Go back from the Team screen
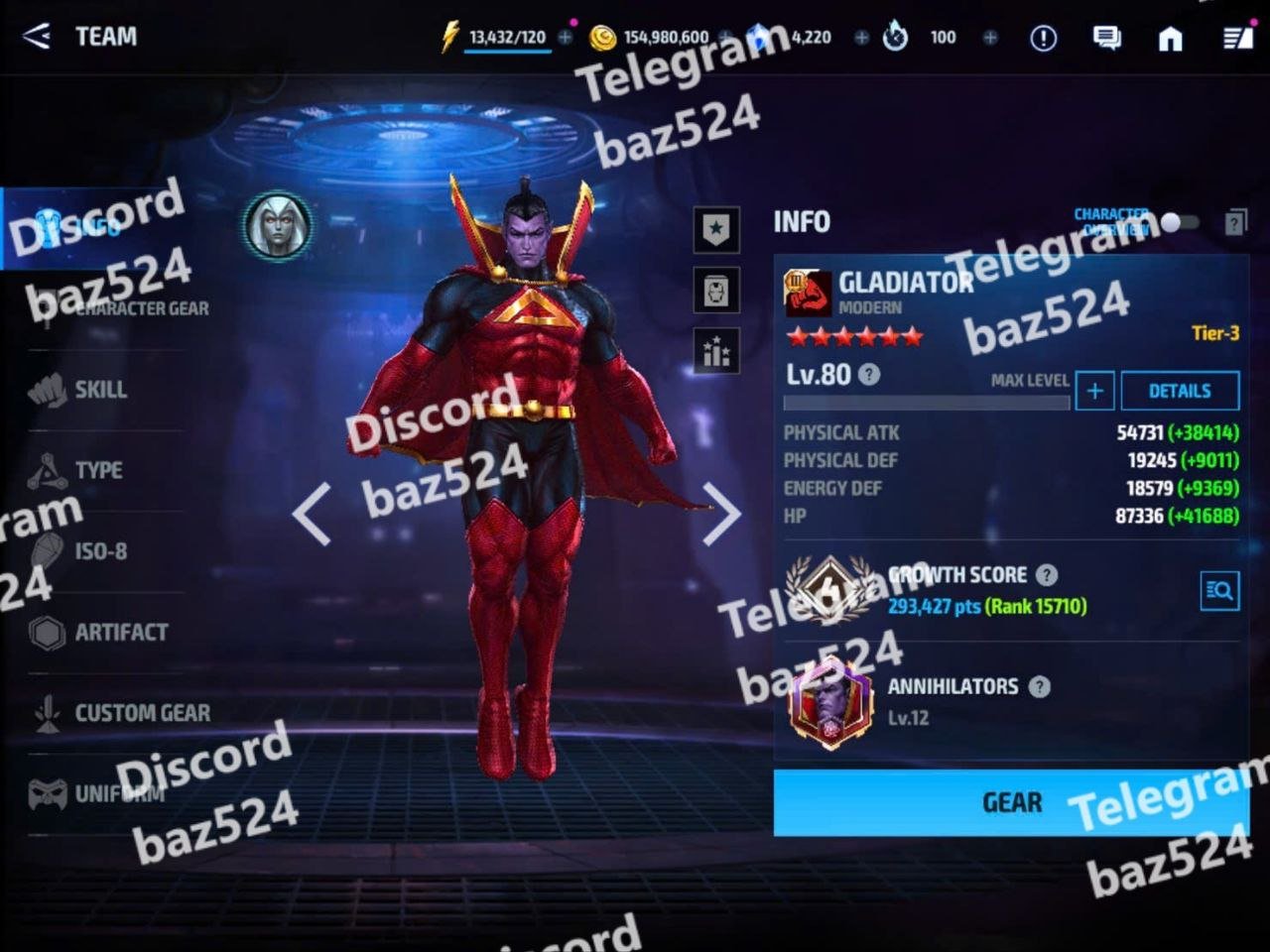 (x=36, y=37)
